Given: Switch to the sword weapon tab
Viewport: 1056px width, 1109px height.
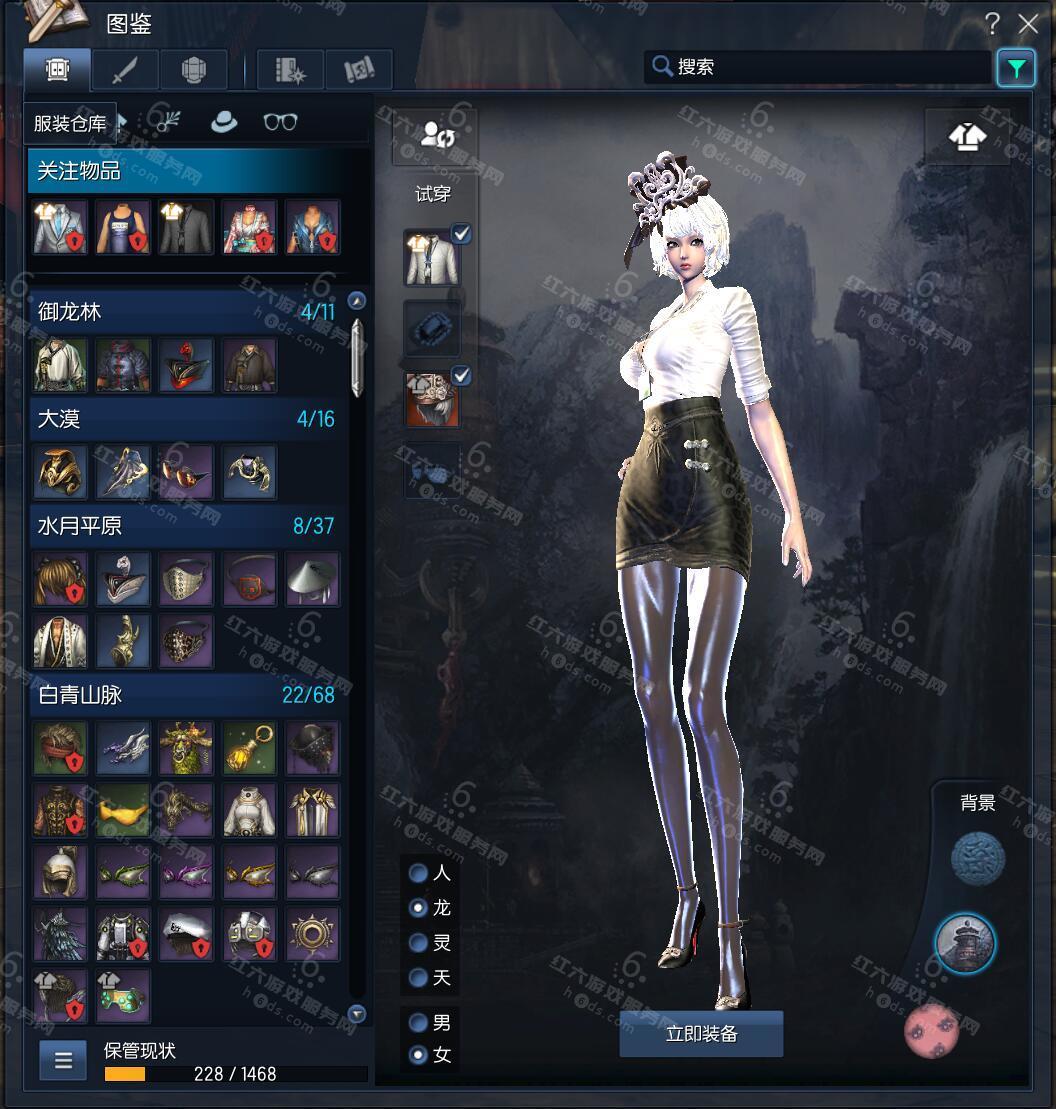Looking at the screenshot, I should pos(125,71).
